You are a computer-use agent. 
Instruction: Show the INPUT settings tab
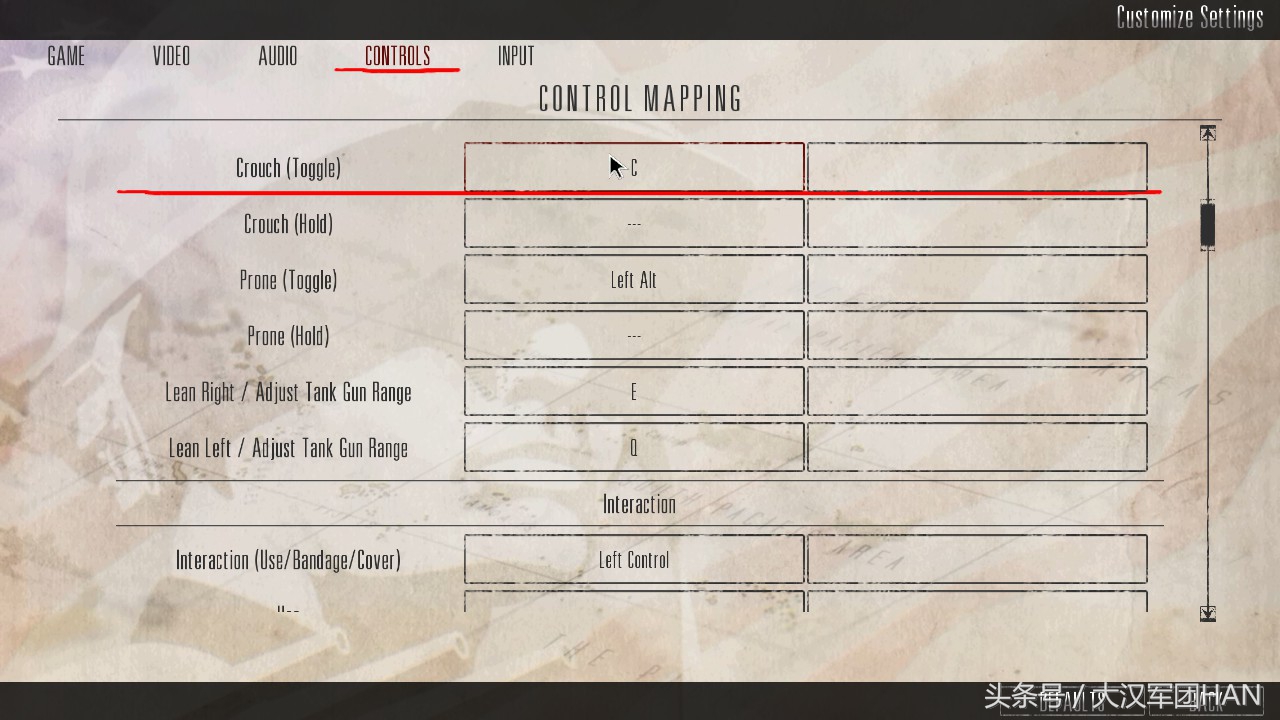[516, 56]
